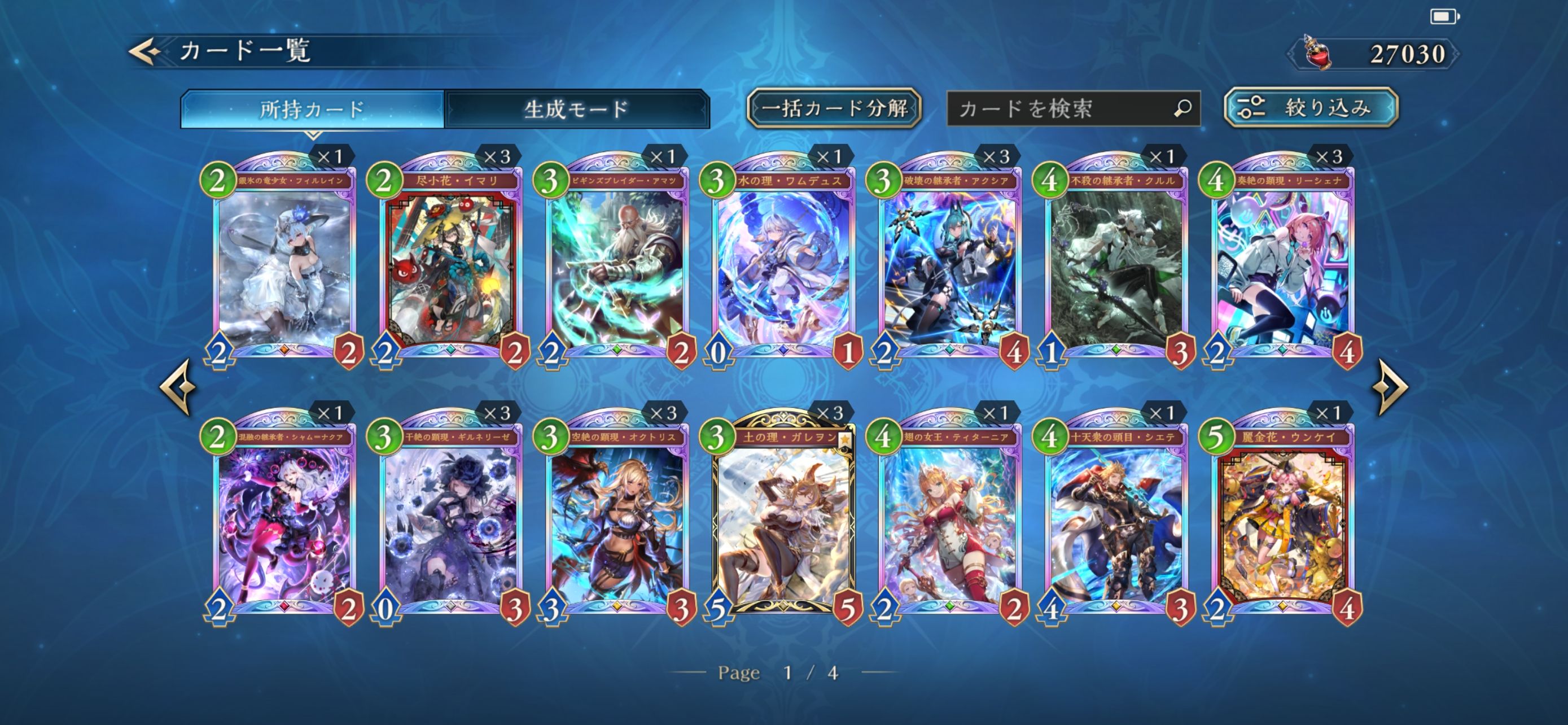Switch to the 生成モード tab
This screenshot has height=725, width=1568.
pos(576,110)
